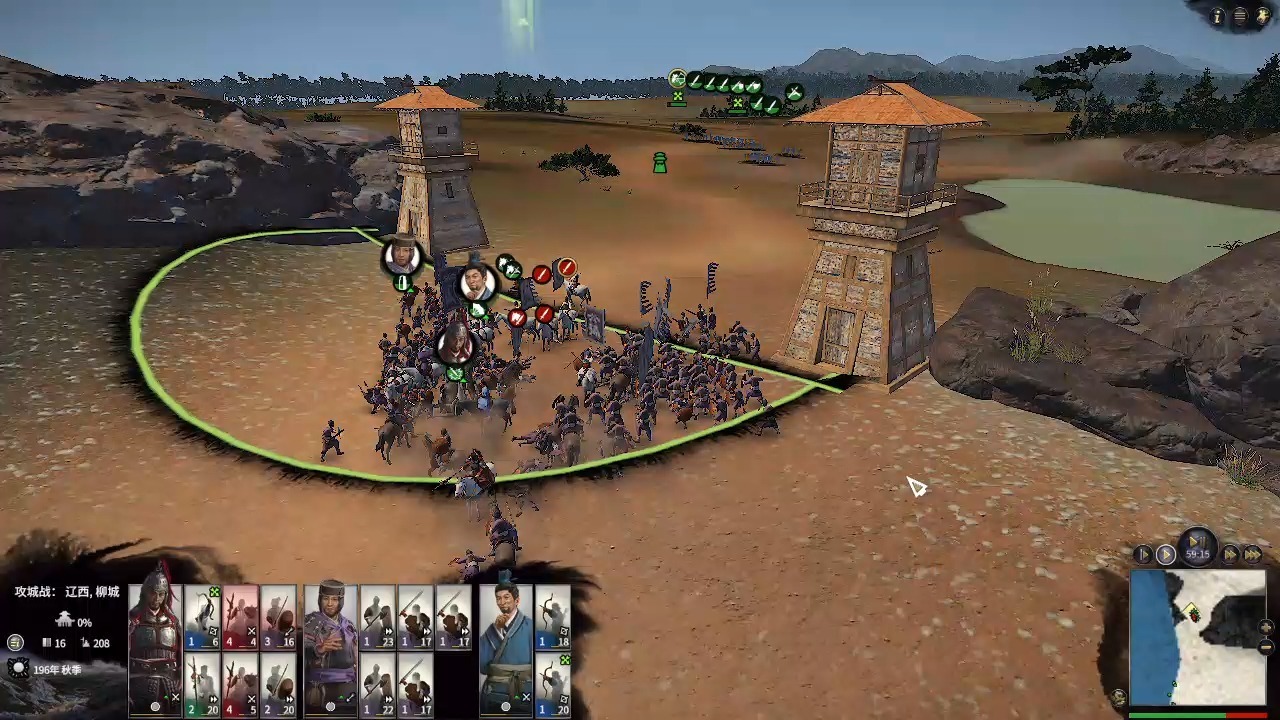Select the purple-robed general portrait card

coord(331,650)
